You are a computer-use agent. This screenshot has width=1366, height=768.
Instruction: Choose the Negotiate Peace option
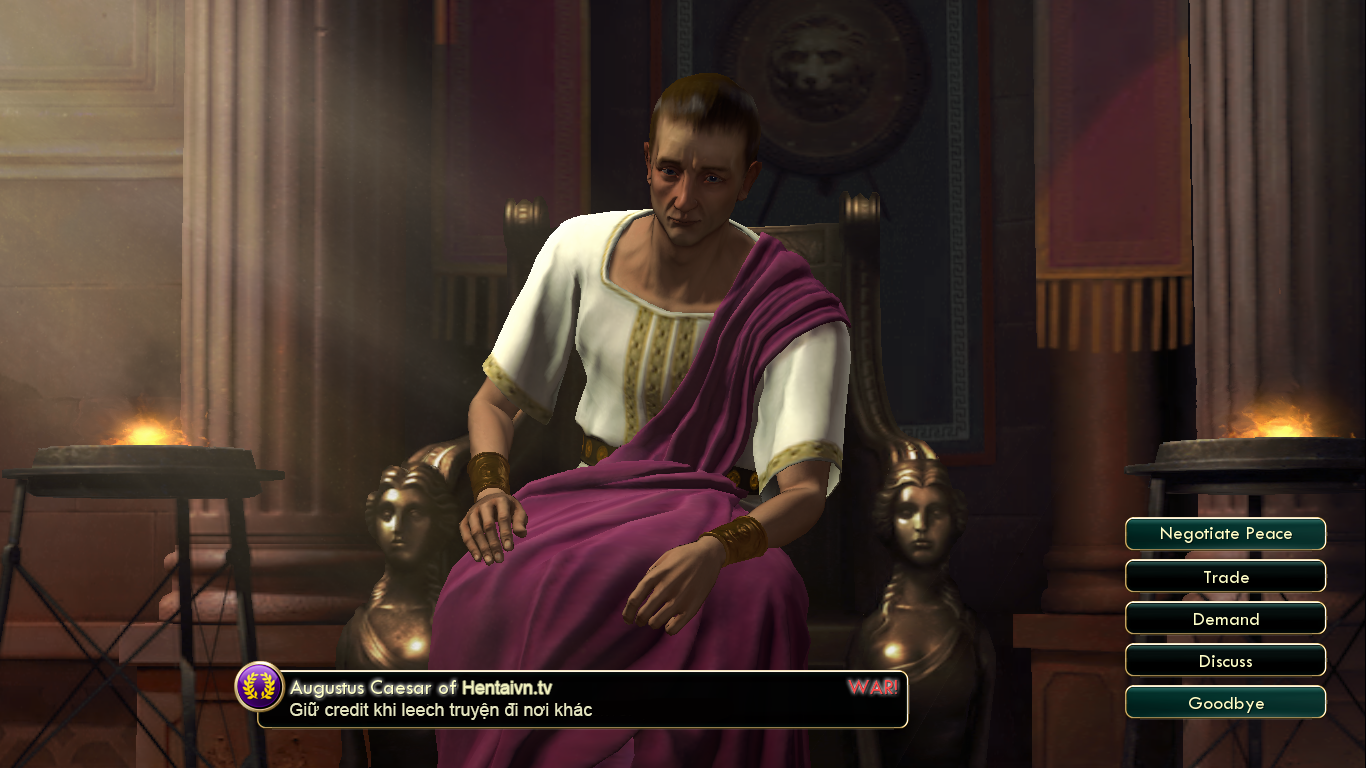point(1225,534)
